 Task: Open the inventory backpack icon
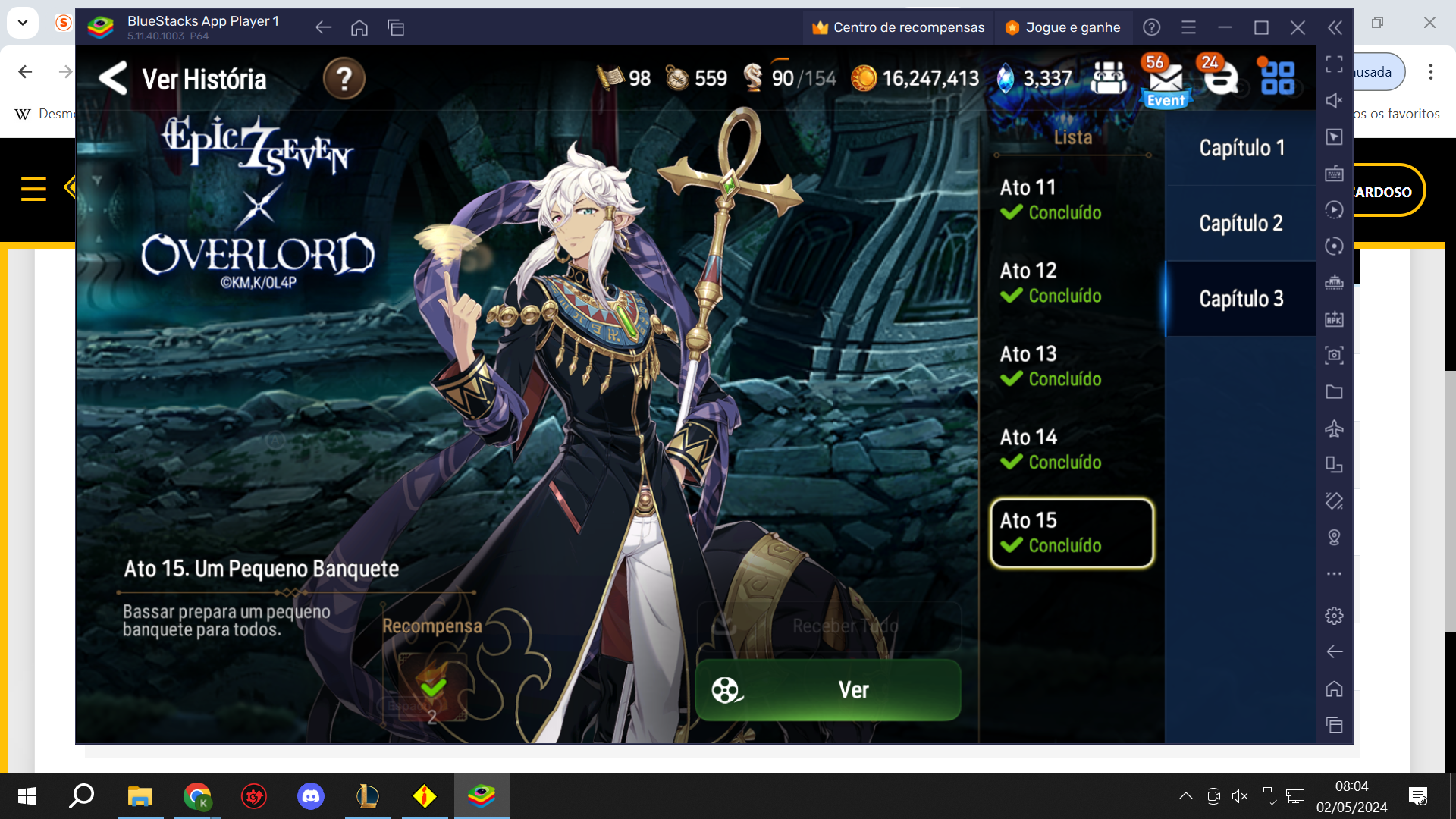point(1109,77)
